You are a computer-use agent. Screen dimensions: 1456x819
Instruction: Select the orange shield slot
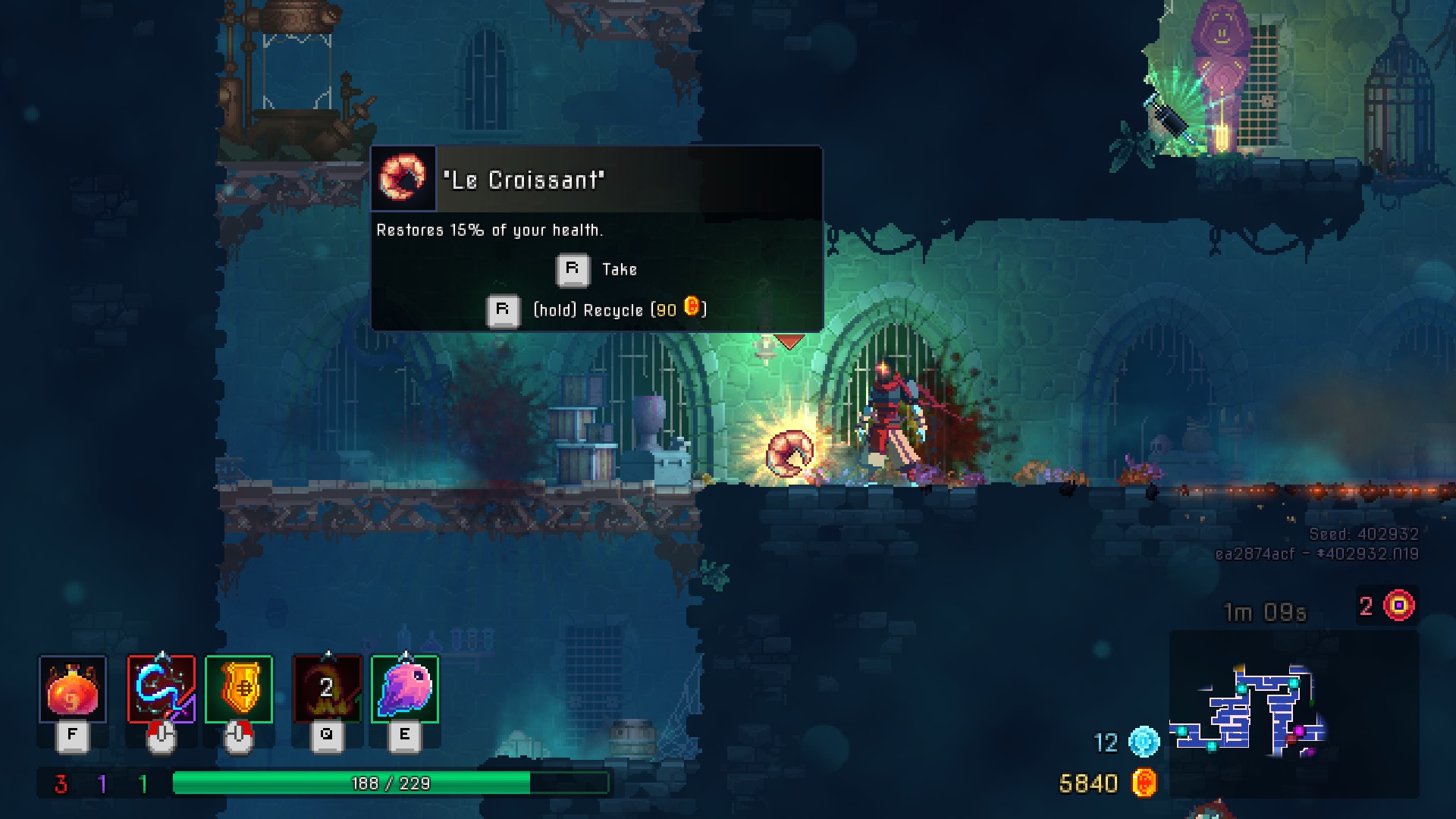tap(239, 689)
